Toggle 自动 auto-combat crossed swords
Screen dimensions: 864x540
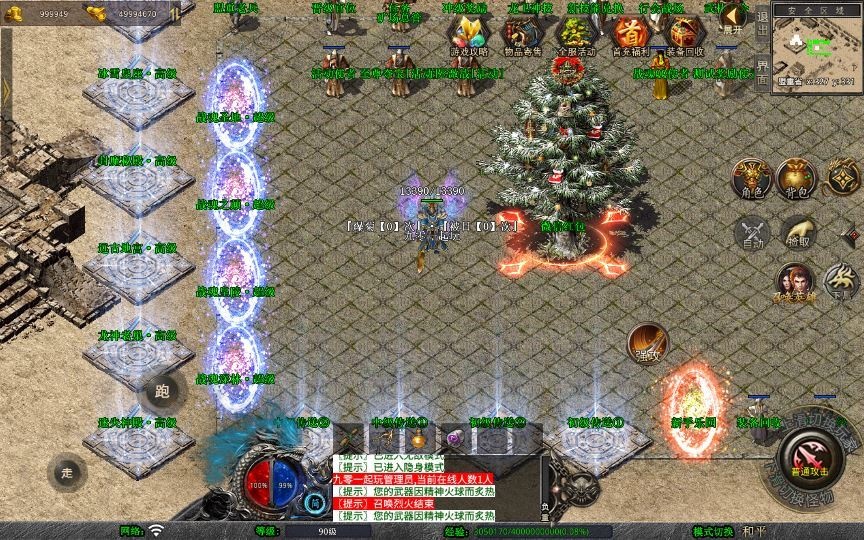tap(751, 233)
